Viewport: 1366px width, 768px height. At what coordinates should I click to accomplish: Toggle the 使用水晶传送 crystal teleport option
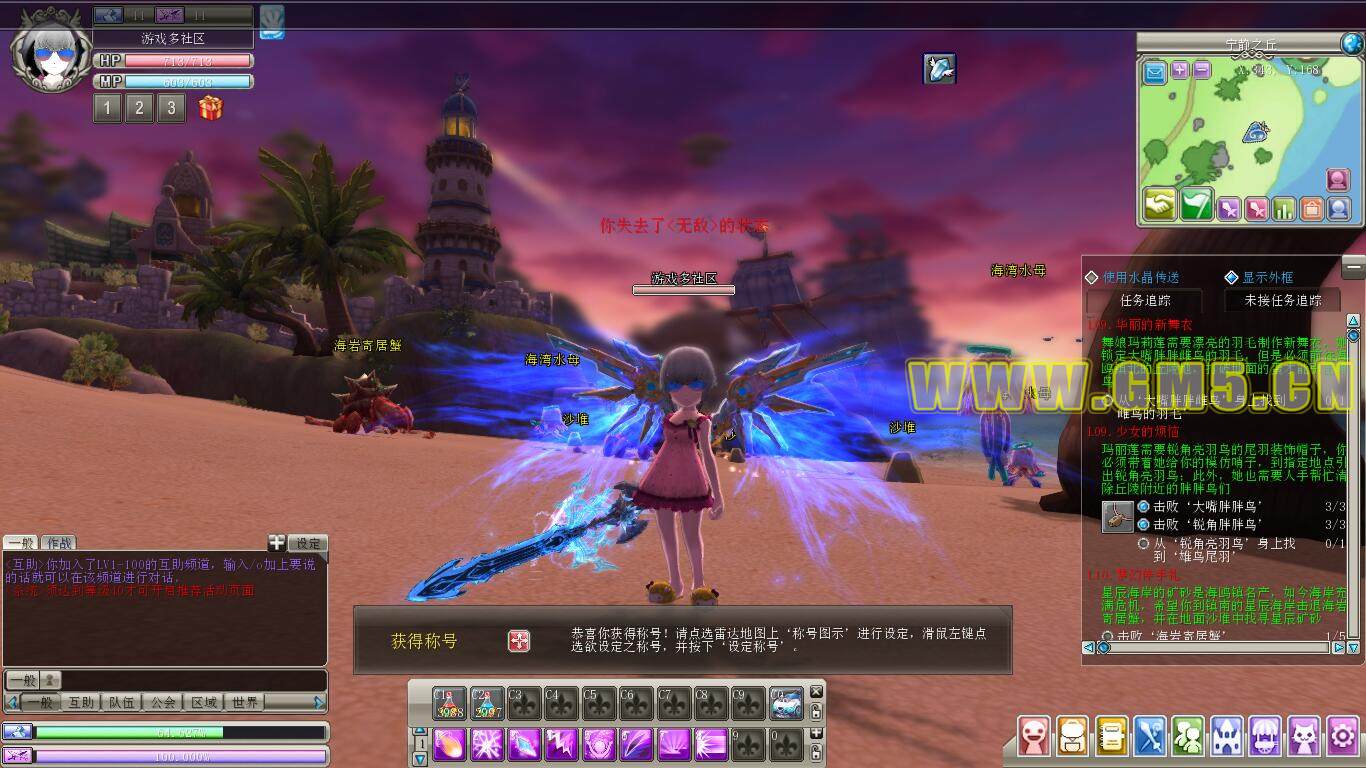point(1092,277)
